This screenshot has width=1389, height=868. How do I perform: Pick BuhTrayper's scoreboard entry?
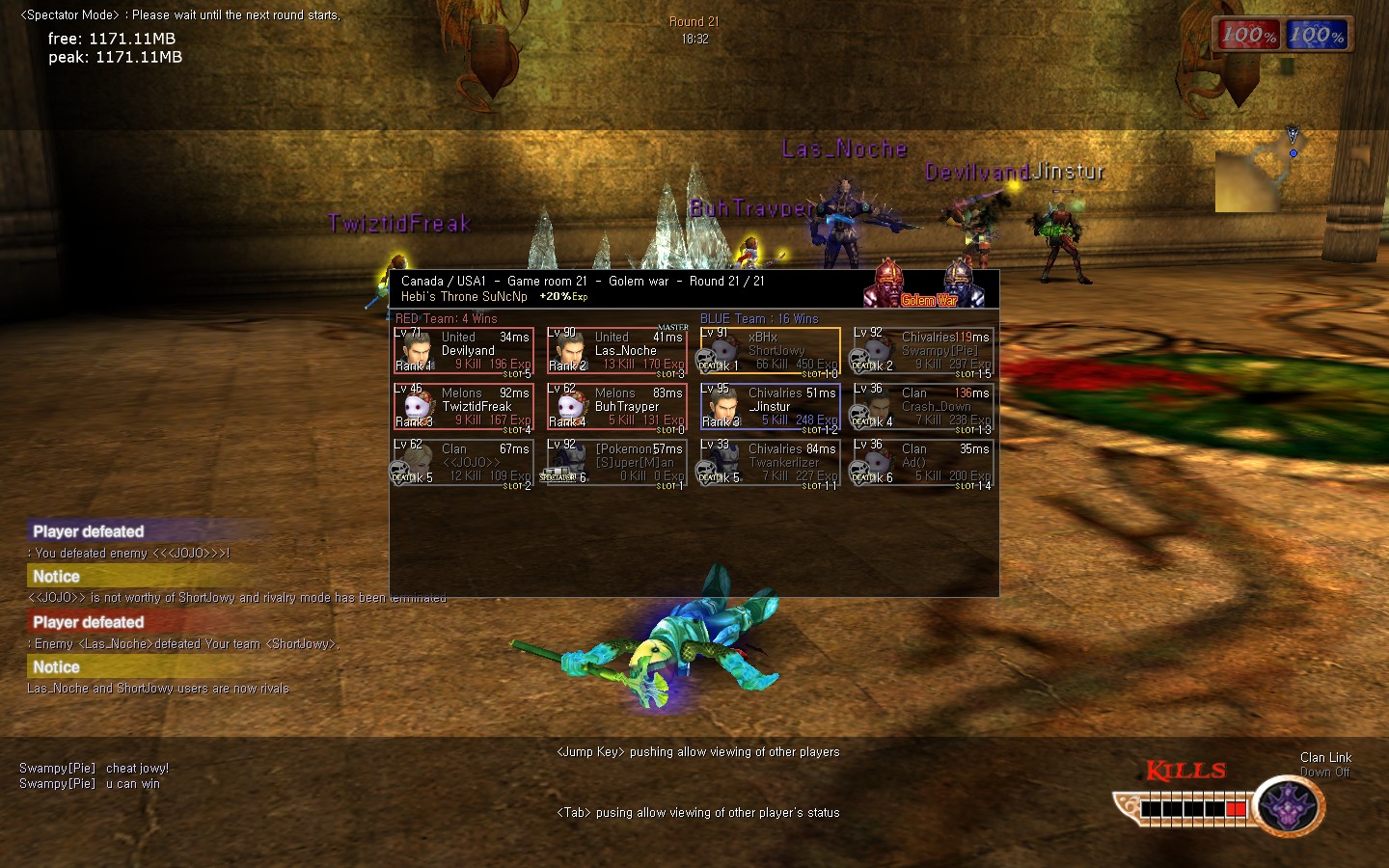pyautogui.click(x=616, y=407)
